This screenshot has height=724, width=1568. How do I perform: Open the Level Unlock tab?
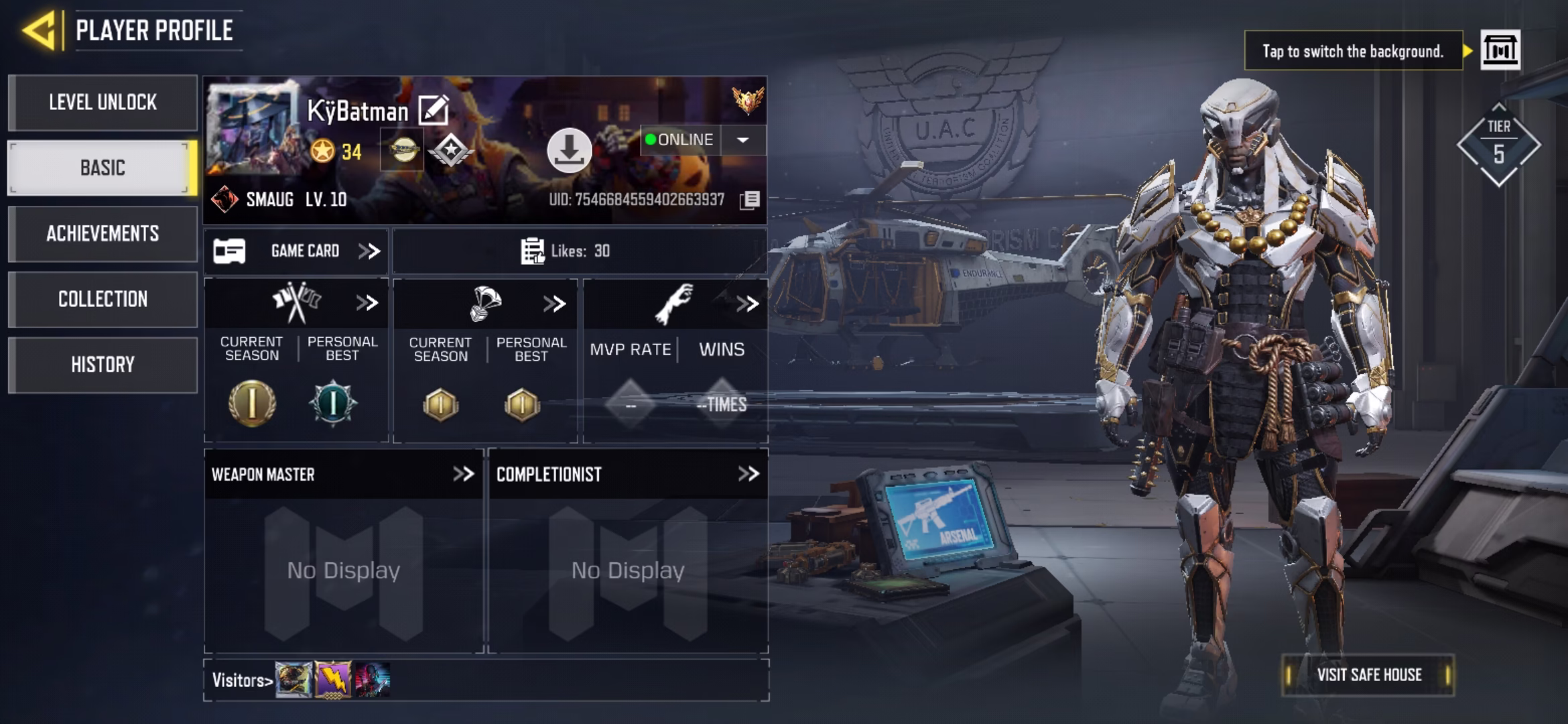[103, 103]
